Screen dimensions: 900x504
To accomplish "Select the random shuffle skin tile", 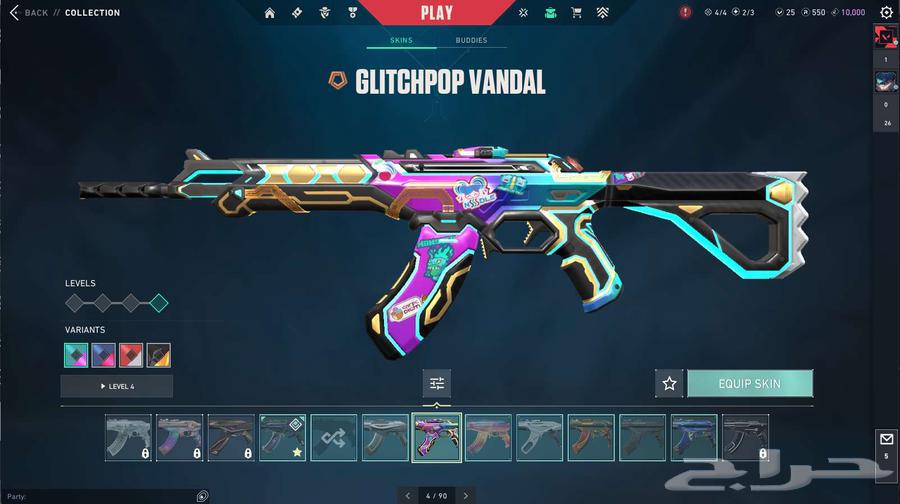I will coord(334,438).
